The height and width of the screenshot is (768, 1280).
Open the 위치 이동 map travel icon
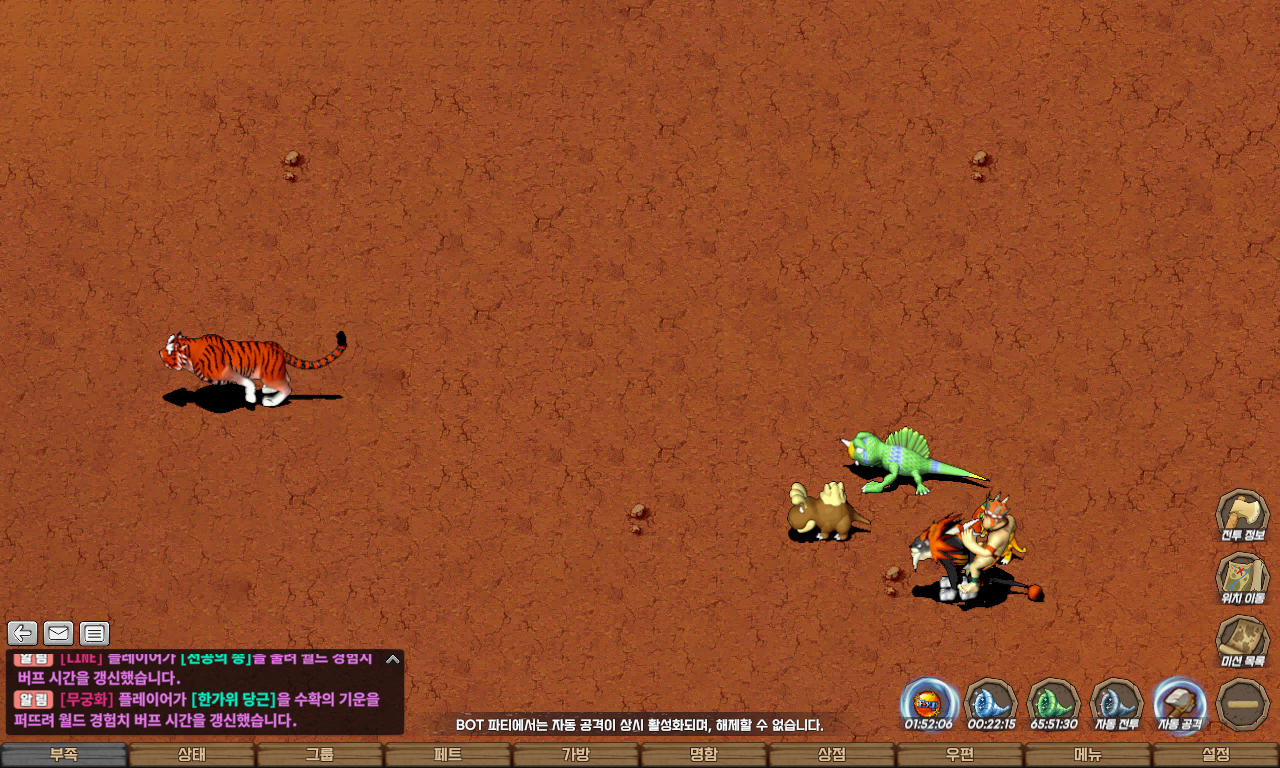(1242, 579)
